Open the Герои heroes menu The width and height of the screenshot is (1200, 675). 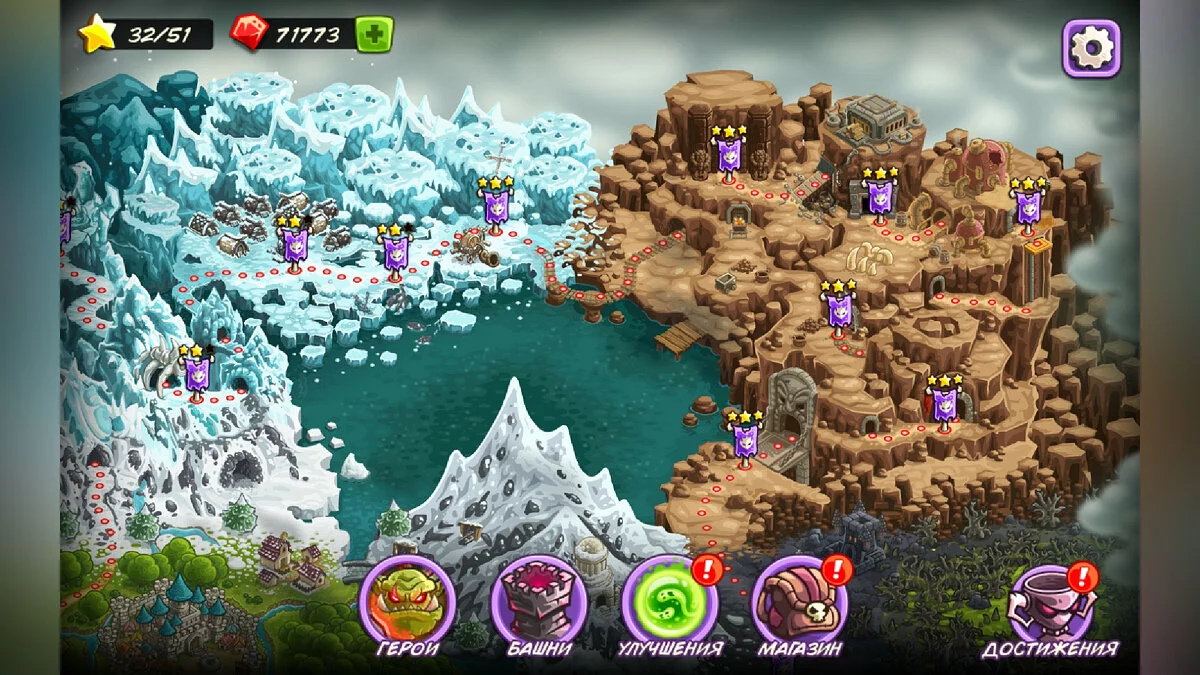407,603
